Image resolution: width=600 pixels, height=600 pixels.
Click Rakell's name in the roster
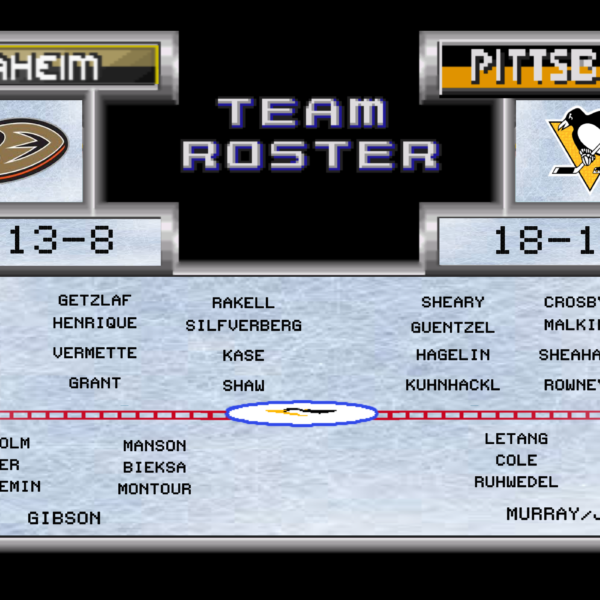243,303
